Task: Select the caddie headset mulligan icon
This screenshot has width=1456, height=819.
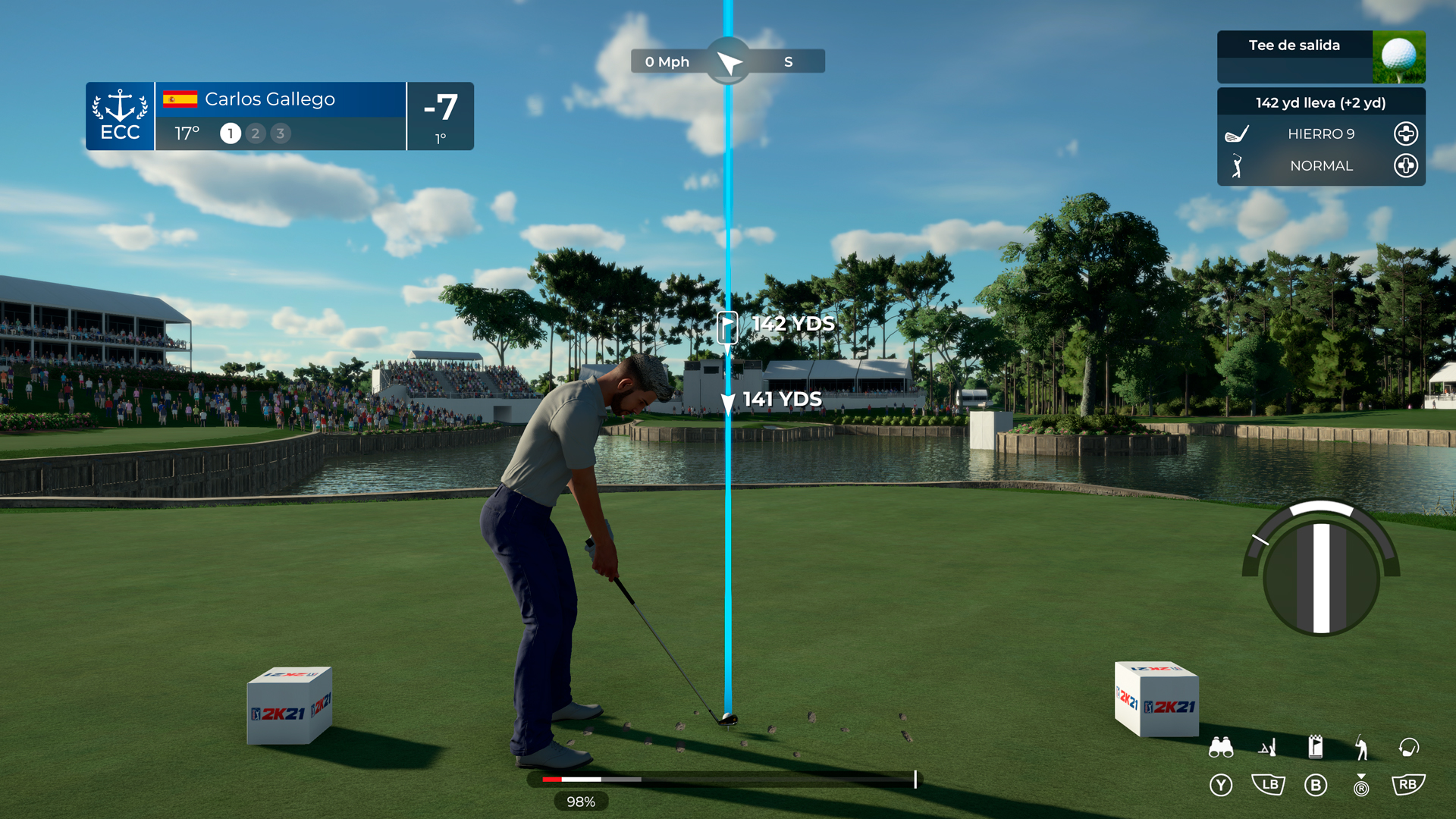Action: click(1409, 747)
